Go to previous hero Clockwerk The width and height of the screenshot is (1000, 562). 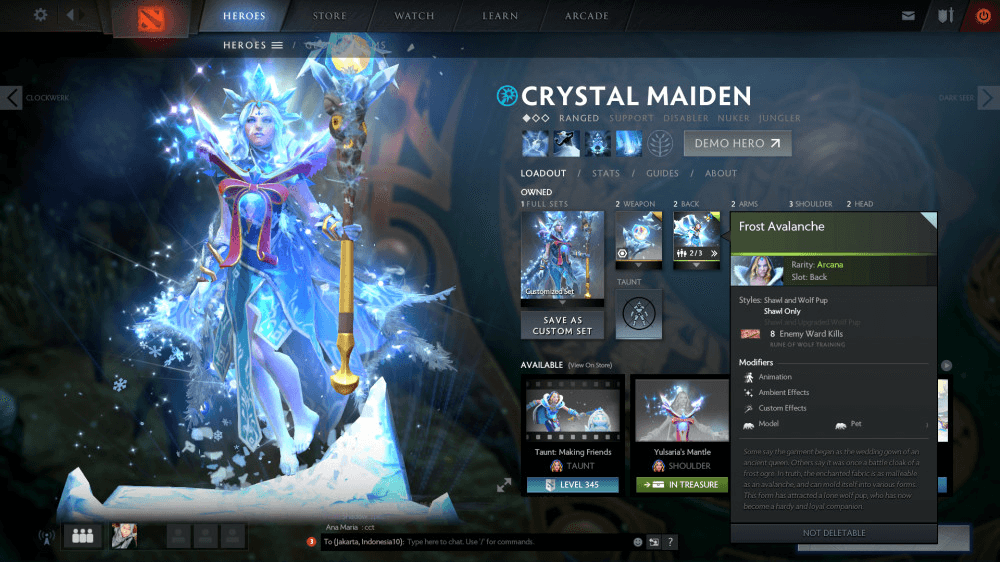tap(12, 98)
